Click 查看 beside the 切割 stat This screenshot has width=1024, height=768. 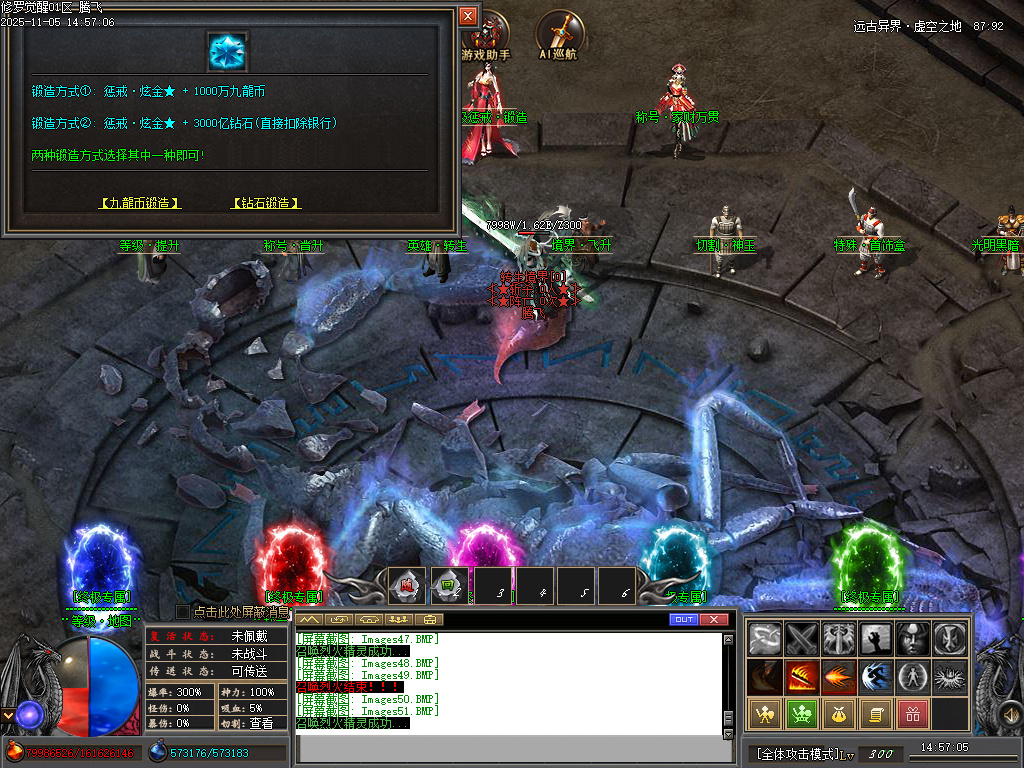(x=261, y=723)
